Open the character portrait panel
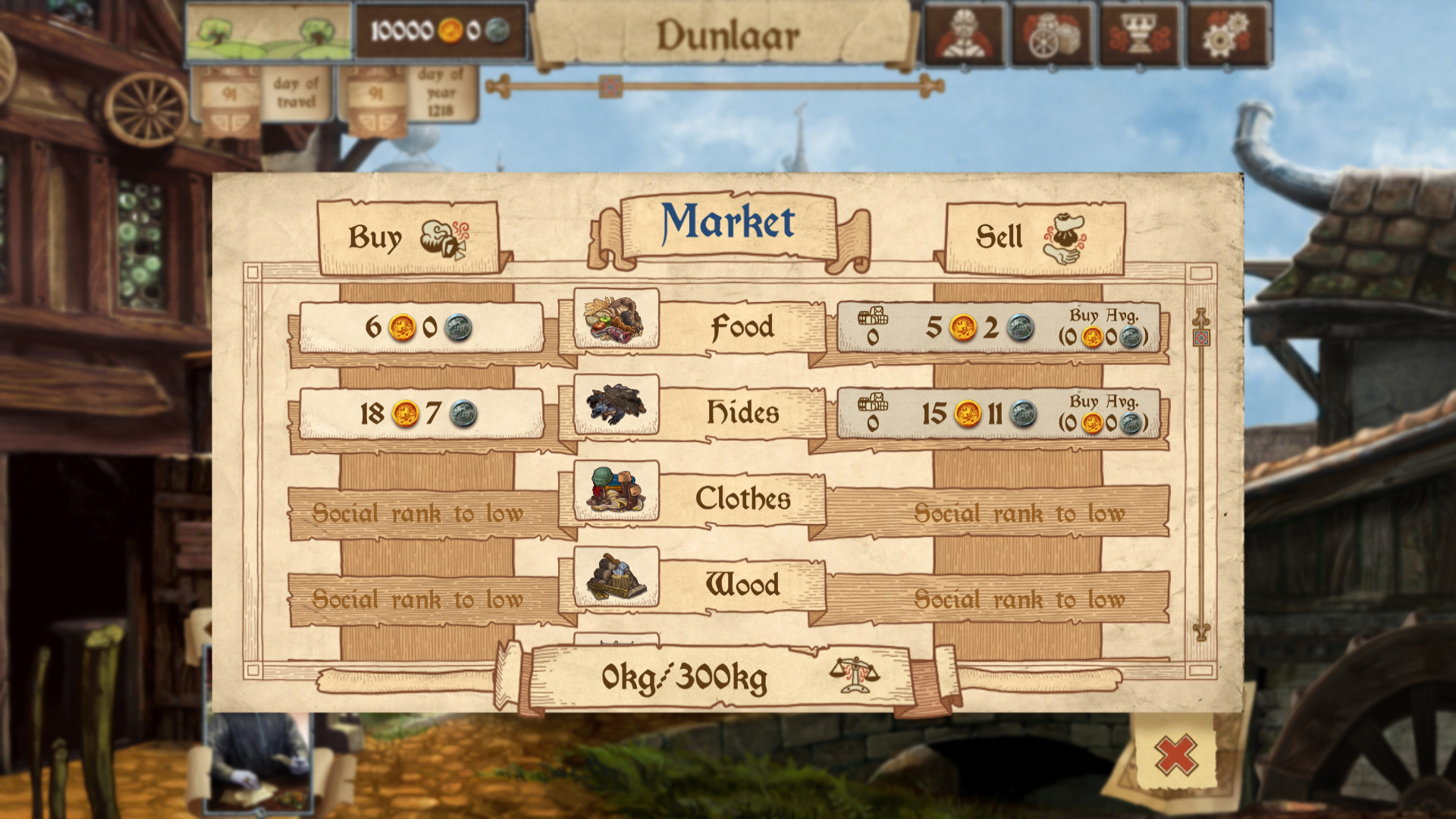1456x819 pixels. pyautogui.click(x=963, y=33)
